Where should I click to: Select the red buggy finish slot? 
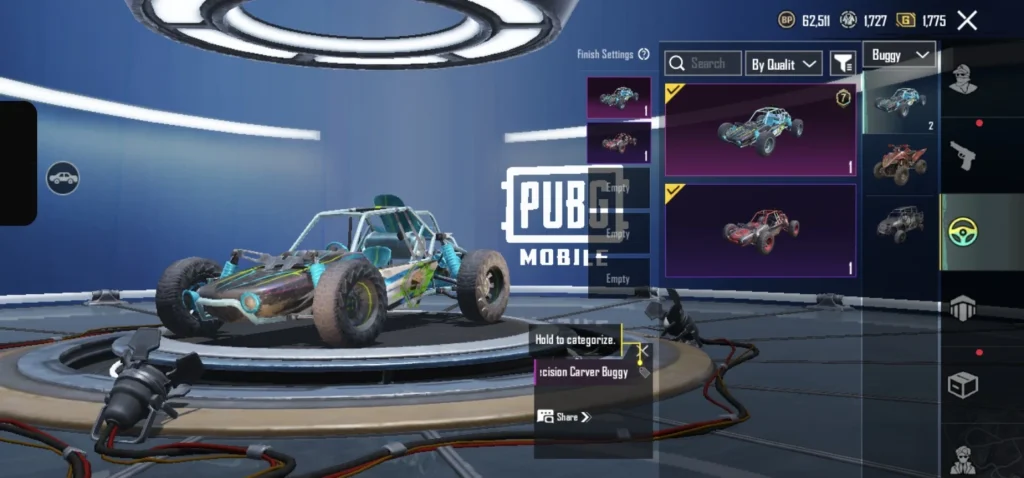pyautogui.click(x=618, y=142)
